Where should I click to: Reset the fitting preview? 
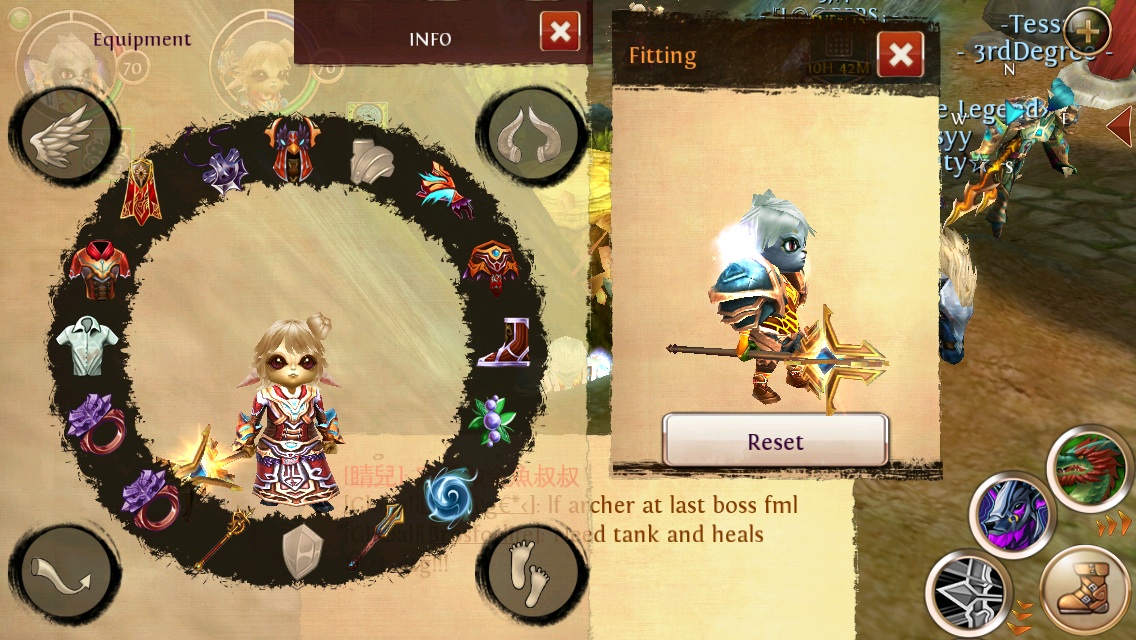coord(775,441)
